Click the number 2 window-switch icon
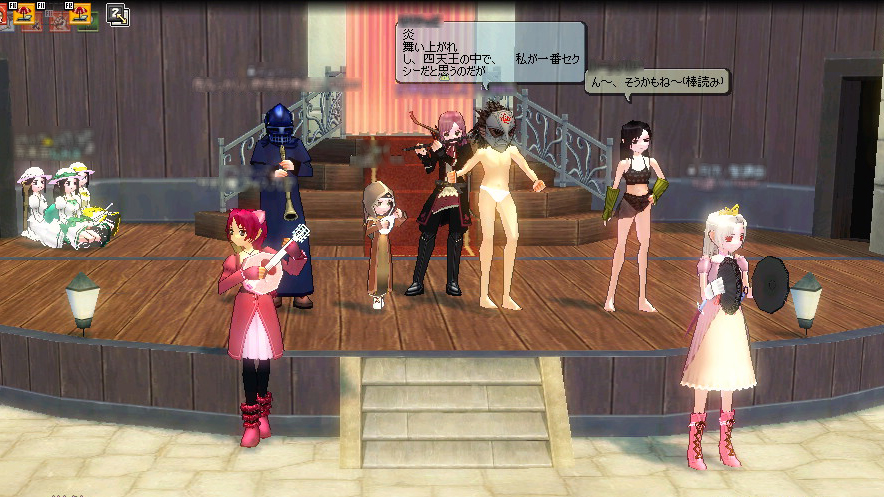The width and height of the screenshot is (884, 497). 117,15
